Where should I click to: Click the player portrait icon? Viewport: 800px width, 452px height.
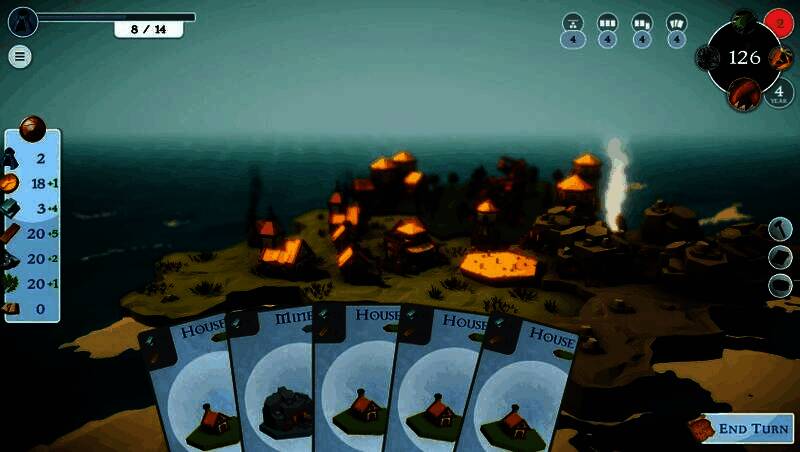coord(22,21)
